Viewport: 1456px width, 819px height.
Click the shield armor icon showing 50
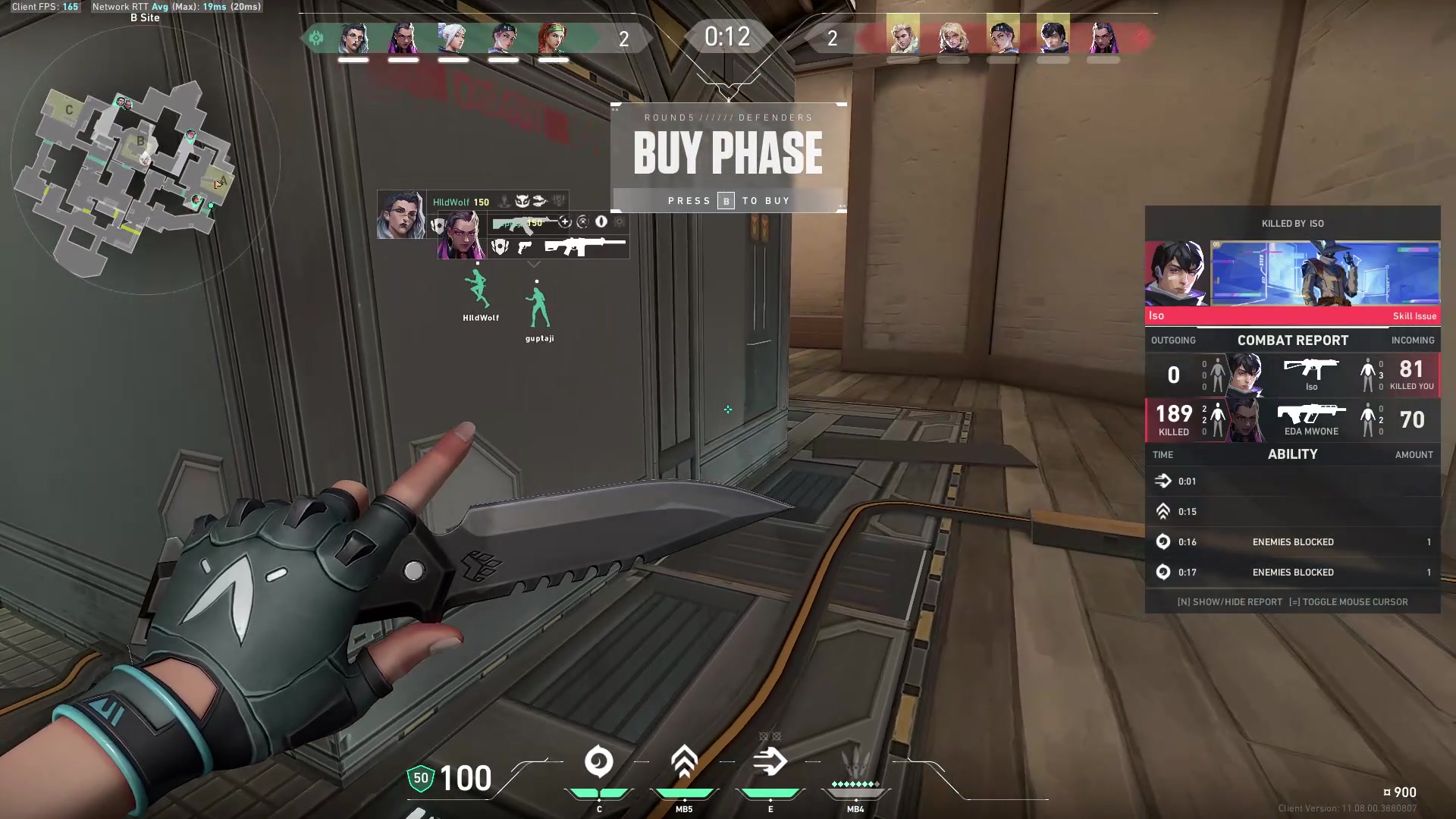point(422,778)
